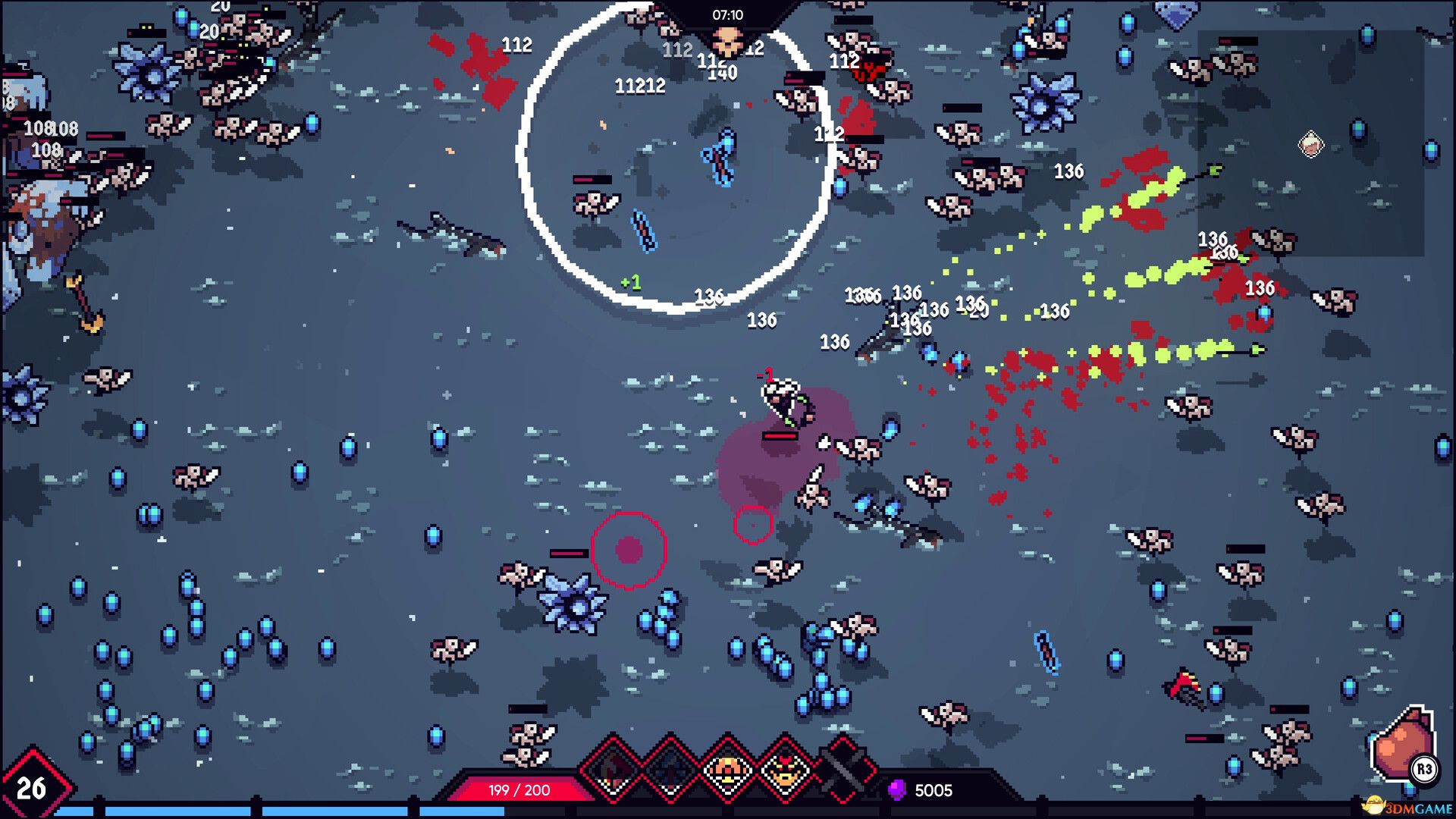Select the blue dagger ability slot
Viewport: 1456px width, 819px height.
coord(669,767)
